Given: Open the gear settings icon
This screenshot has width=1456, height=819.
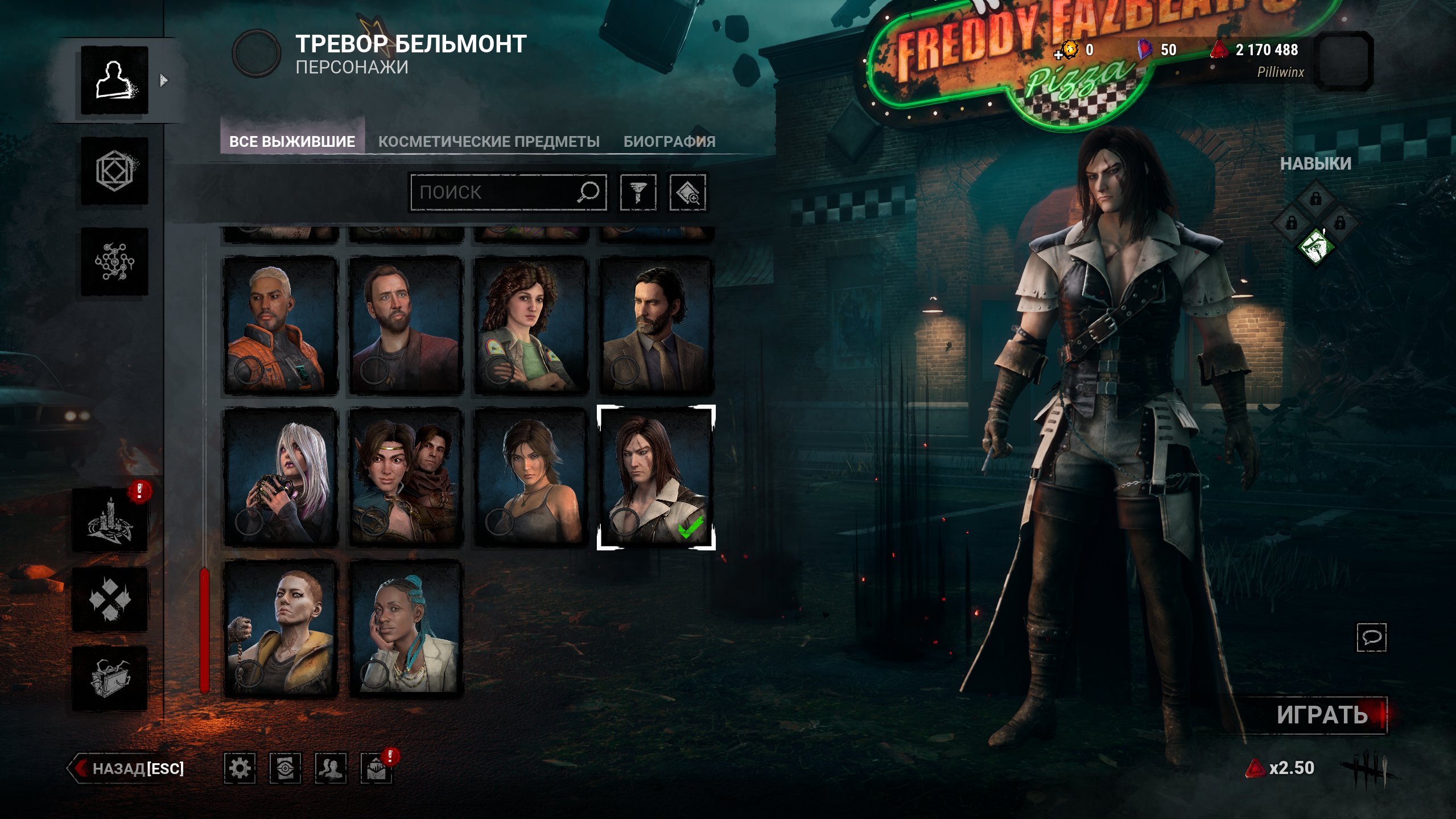Looking at the screenshot, I should [x=240, y=768].
